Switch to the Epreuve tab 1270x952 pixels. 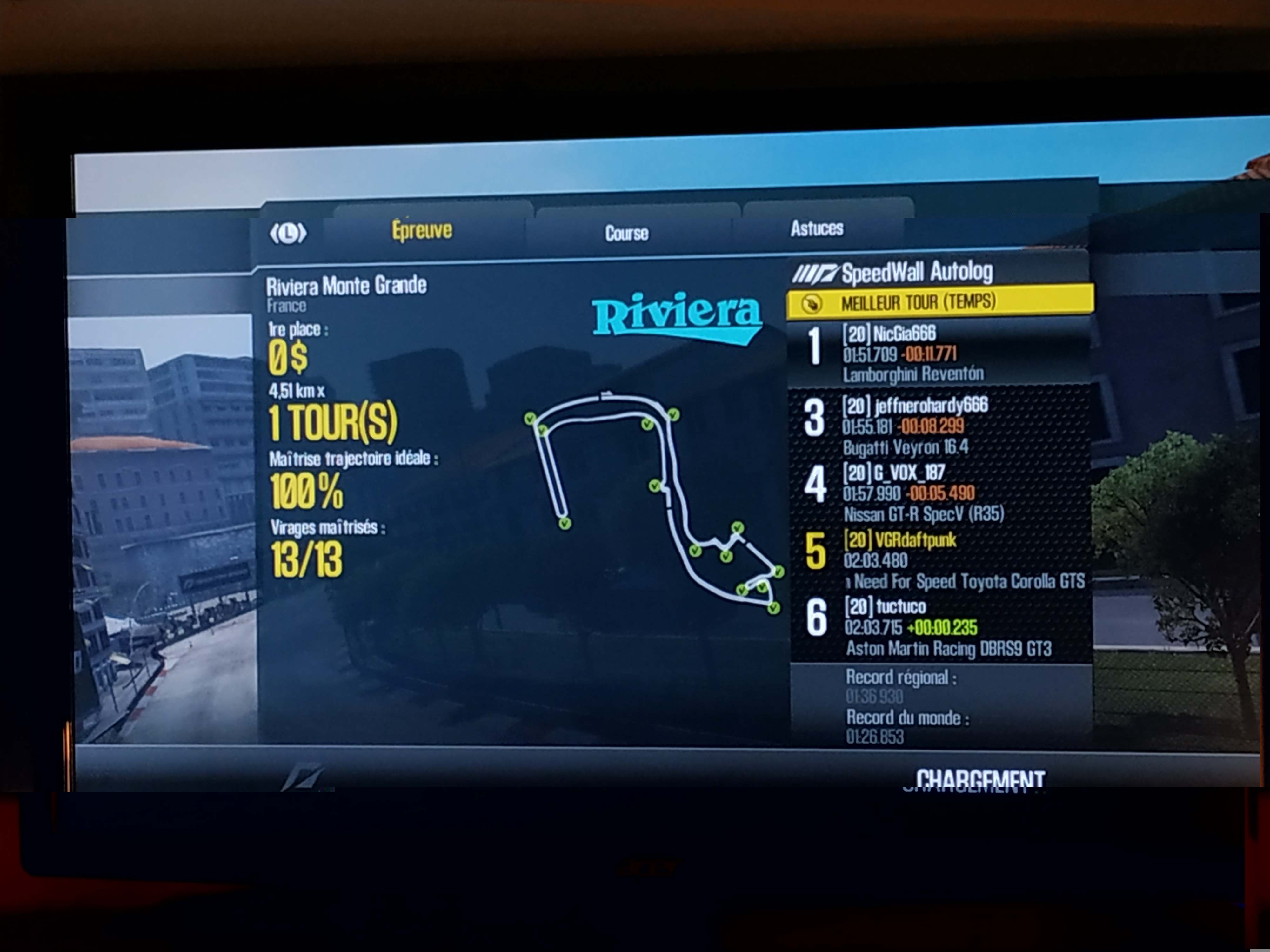coord(422,231)
